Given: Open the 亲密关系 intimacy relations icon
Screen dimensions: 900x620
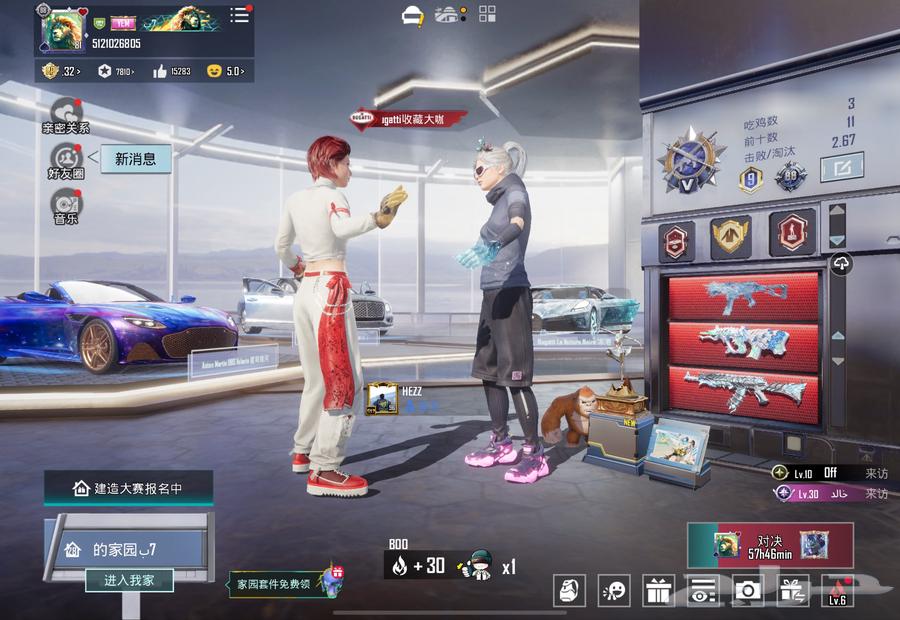Looking at the screenshot, I should click(65, 112).
